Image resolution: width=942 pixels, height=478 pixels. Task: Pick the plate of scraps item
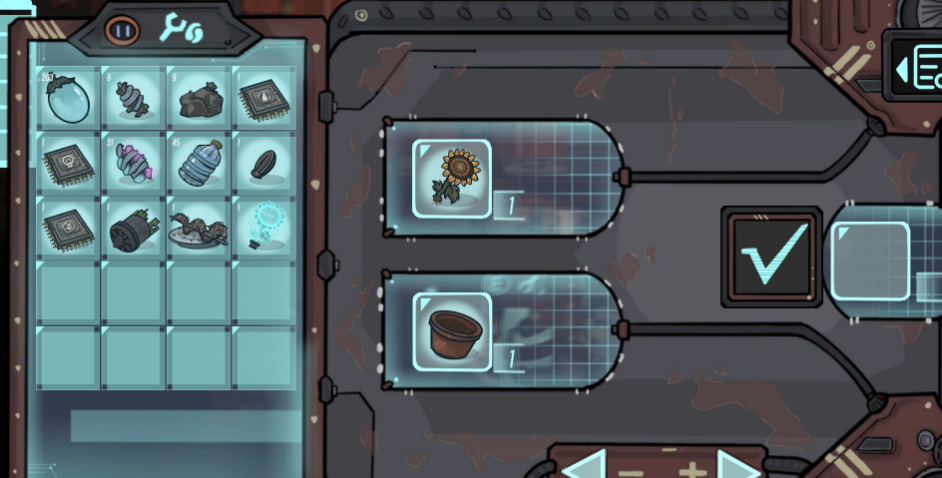pyautogui.click(x=199, y=228)
